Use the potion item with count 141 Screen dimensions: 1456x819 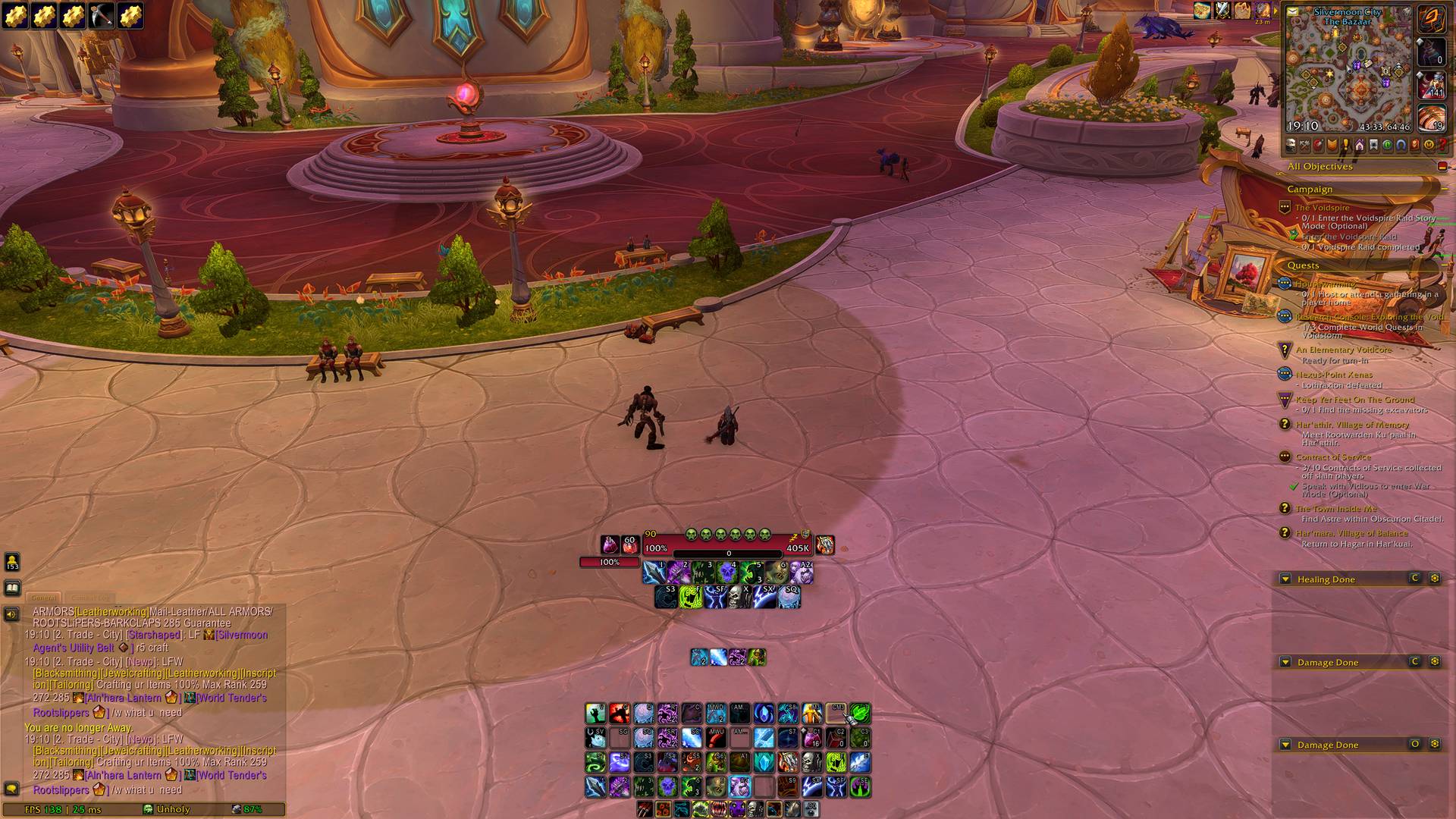(1430, 85)
